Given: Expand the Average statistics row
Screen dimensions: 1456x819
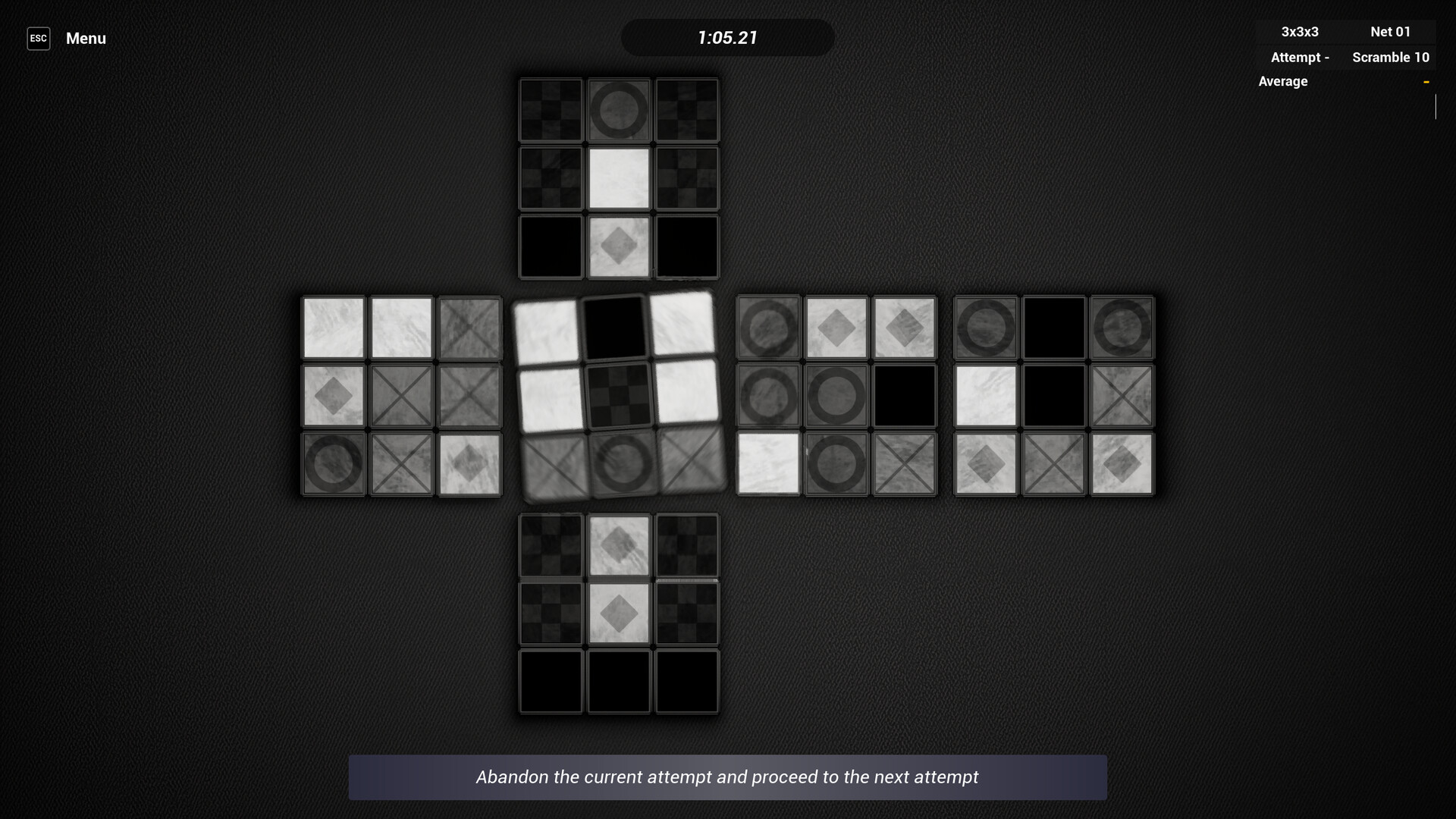Looking at the screenshot, I should coord(1282,81).
